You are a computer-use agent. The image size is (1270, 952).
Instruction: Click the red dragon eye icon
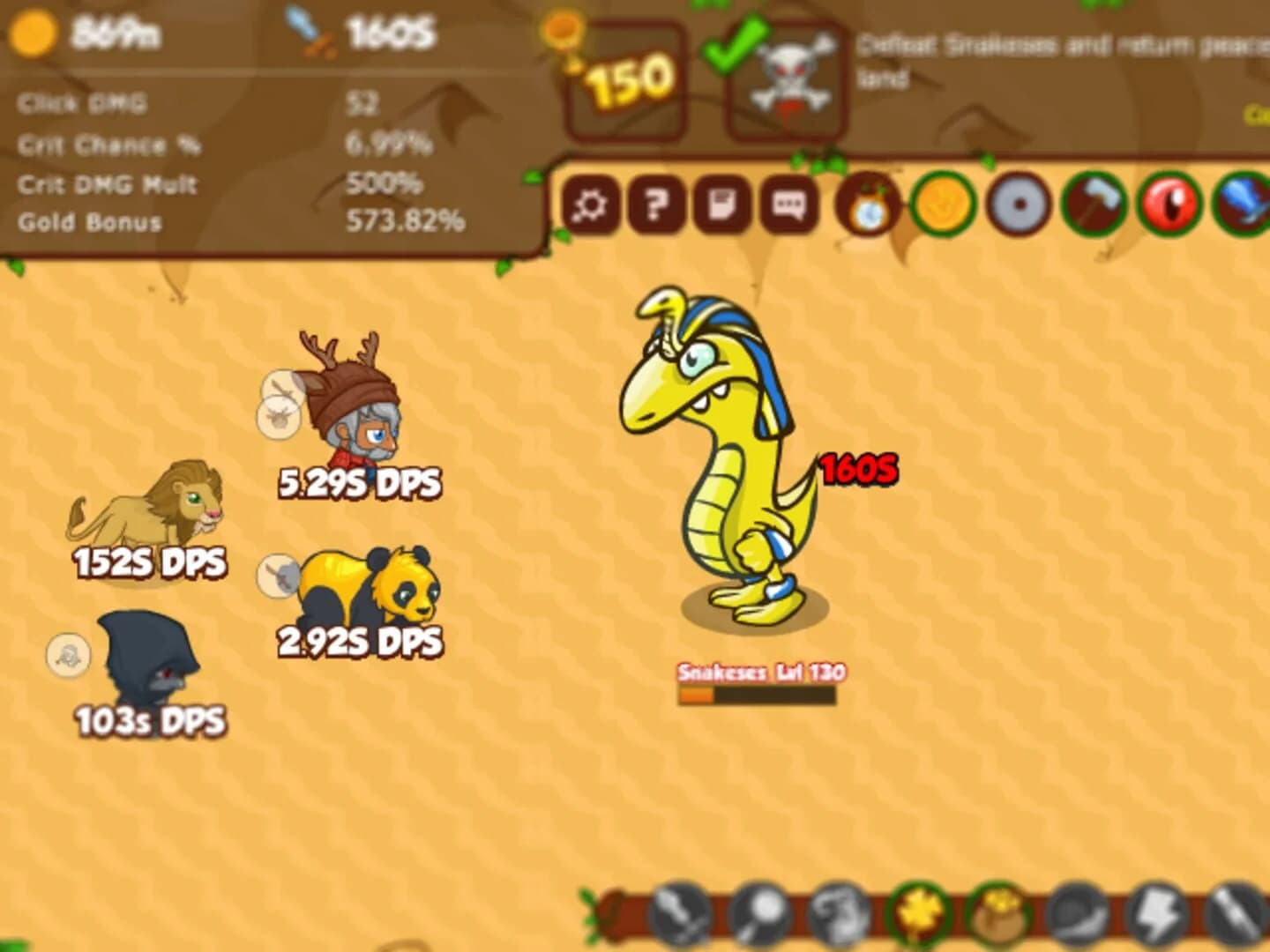pos(1170,204)
